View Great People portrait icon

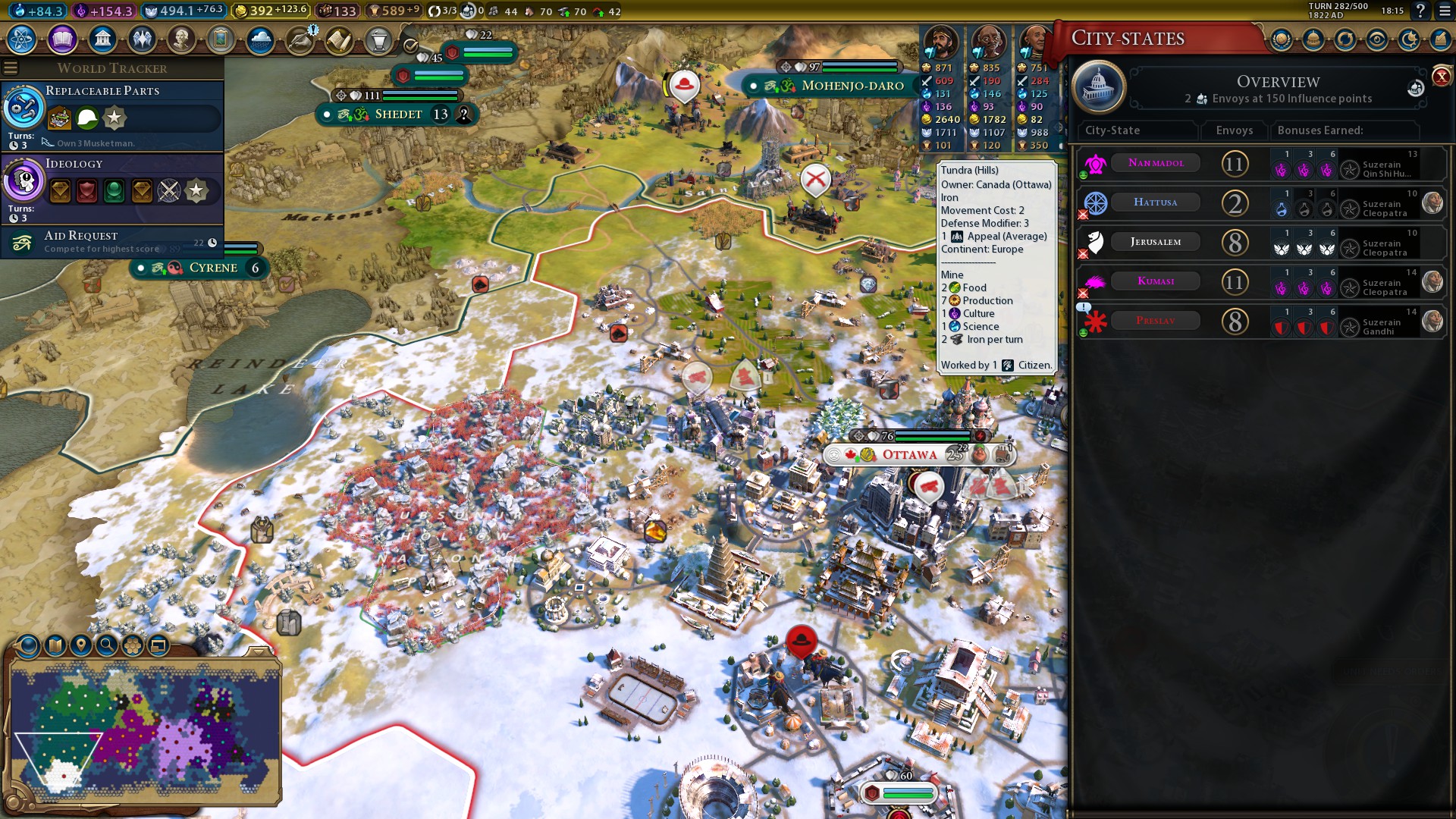point(181,39)
